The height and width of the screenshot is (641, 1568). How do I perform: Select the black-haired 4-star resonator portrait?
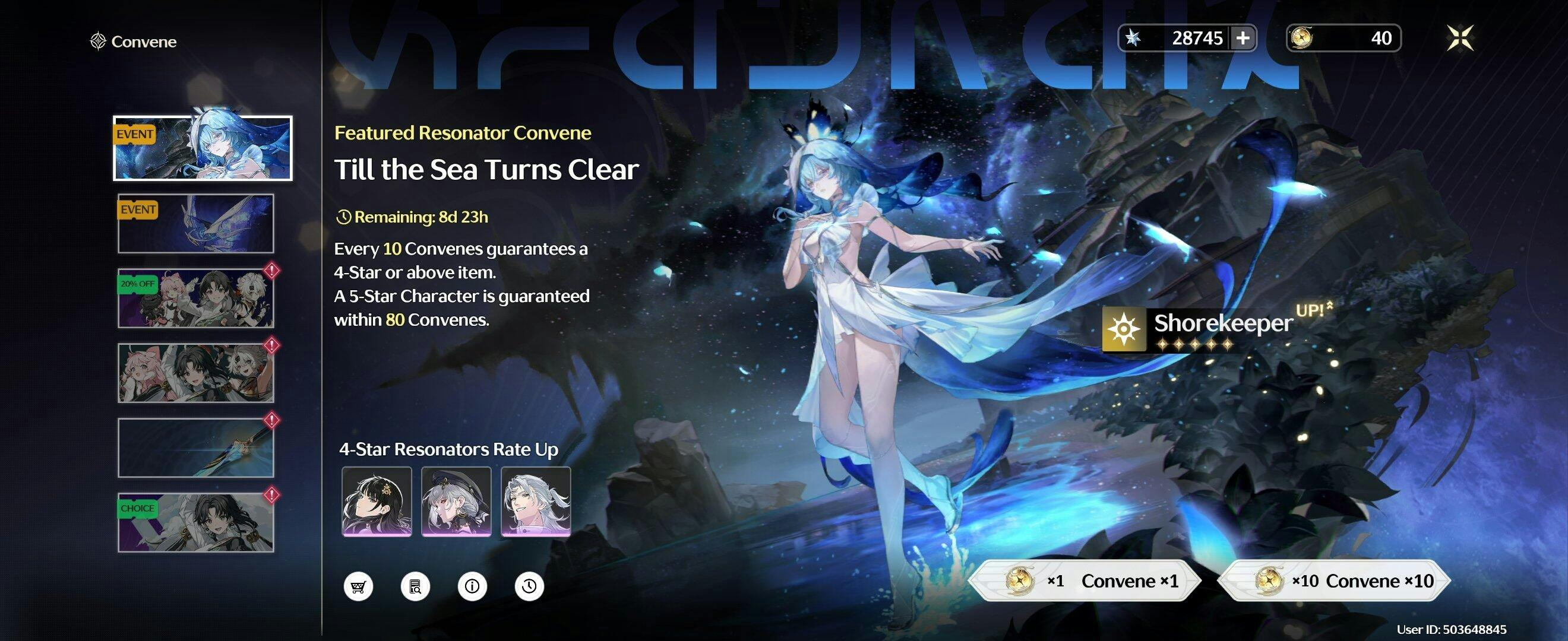[377, 501]
